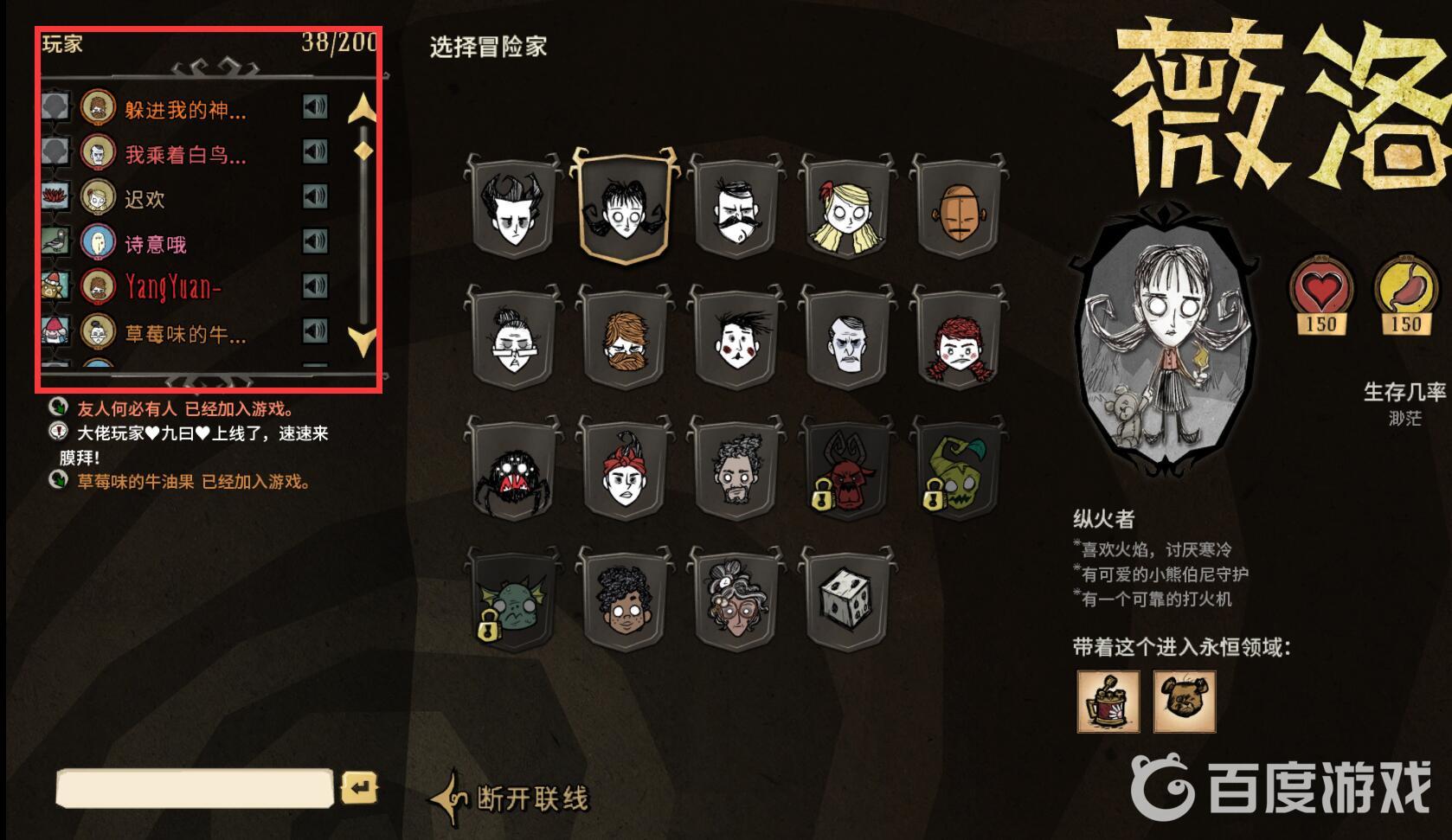Image resolution: width=1452 pixels, height=840 pixels.
Task: Select the Wilson character portrait
Action: click(x=514, y=208)
